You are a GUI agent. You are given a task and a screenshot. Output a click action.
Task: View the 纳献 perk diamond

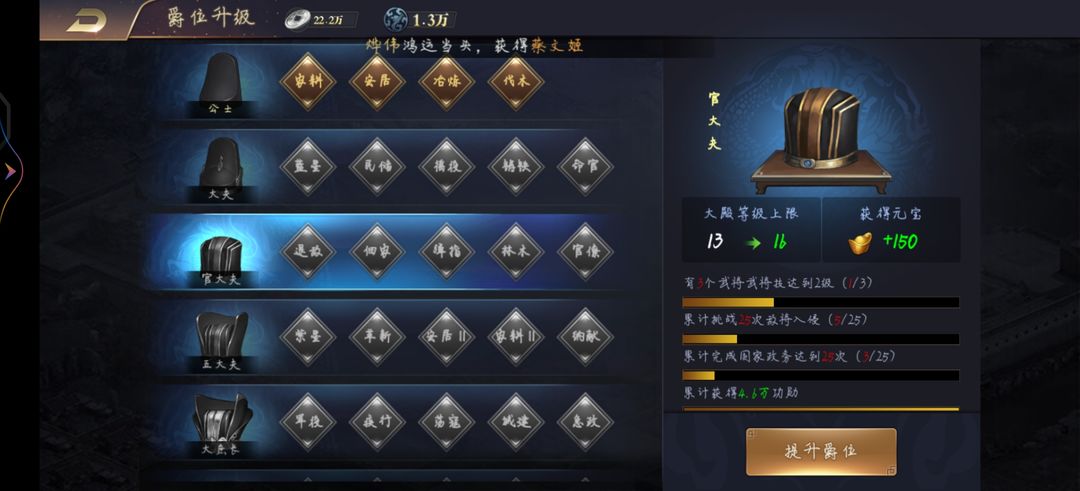[585, 335]
